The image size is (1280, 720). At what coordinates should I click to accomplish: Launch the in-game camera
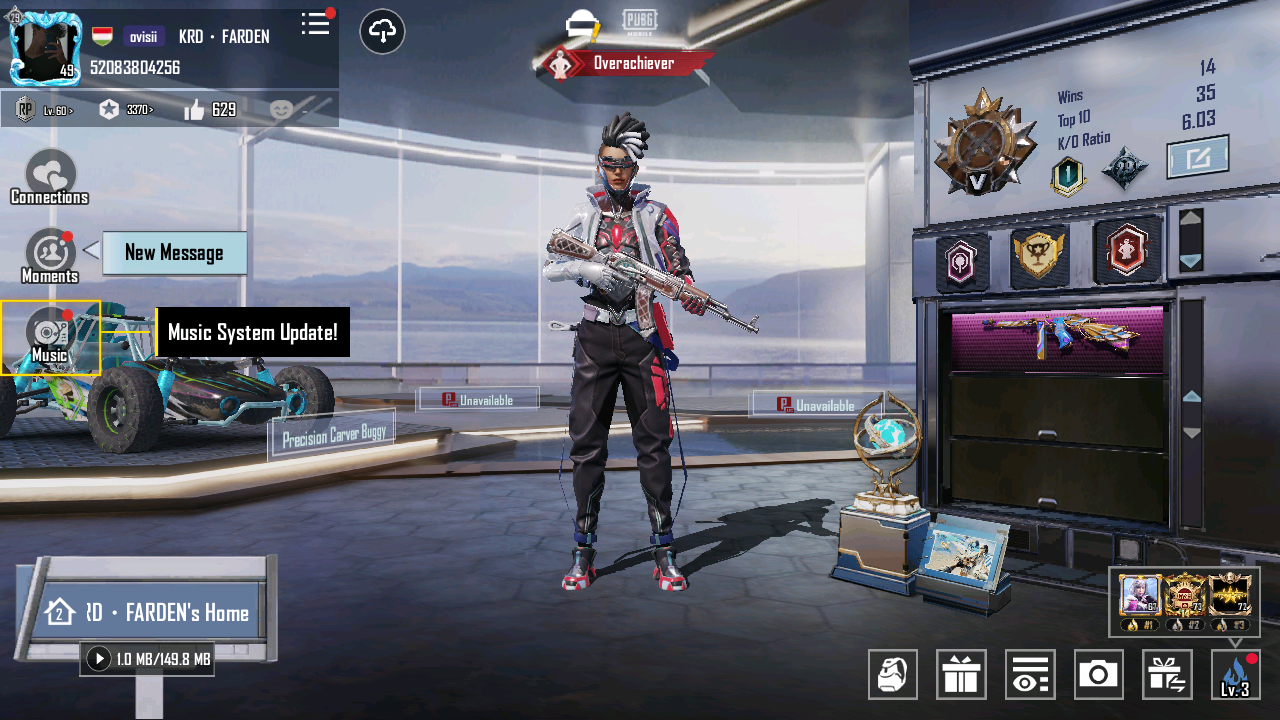[x=1098, y=674]
